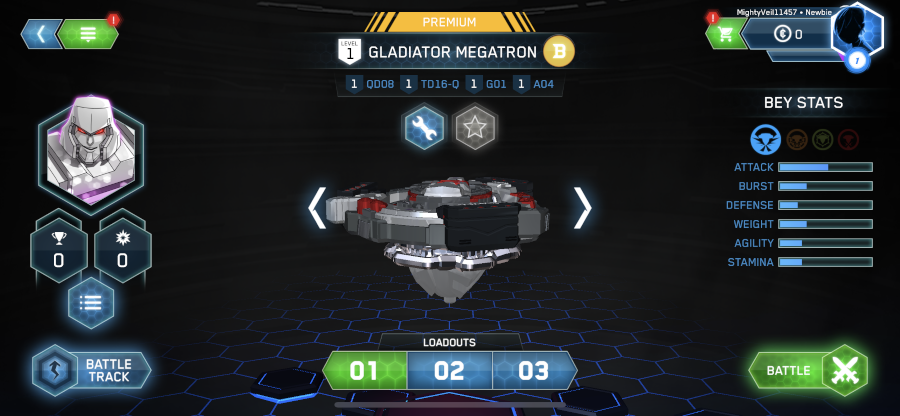Switch to loadout 01
The image size is (900, 416).
[x=364, y=371]
